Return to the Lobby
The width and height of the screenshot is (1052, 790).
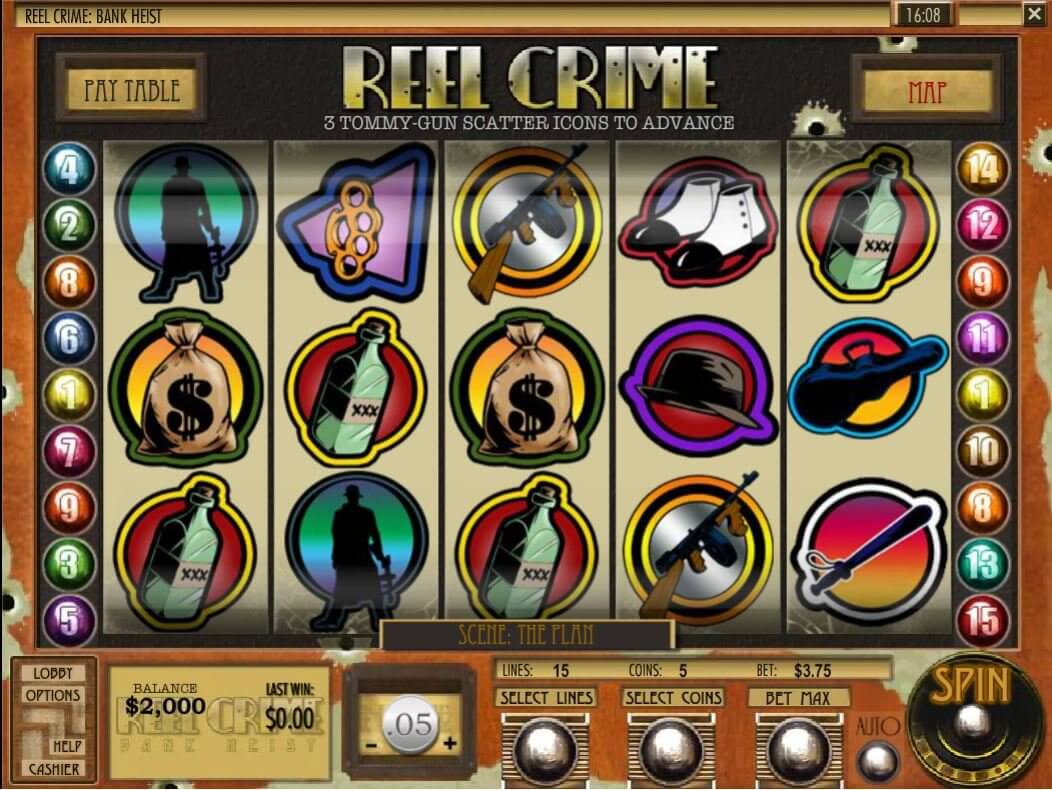(x=52, y=674)
